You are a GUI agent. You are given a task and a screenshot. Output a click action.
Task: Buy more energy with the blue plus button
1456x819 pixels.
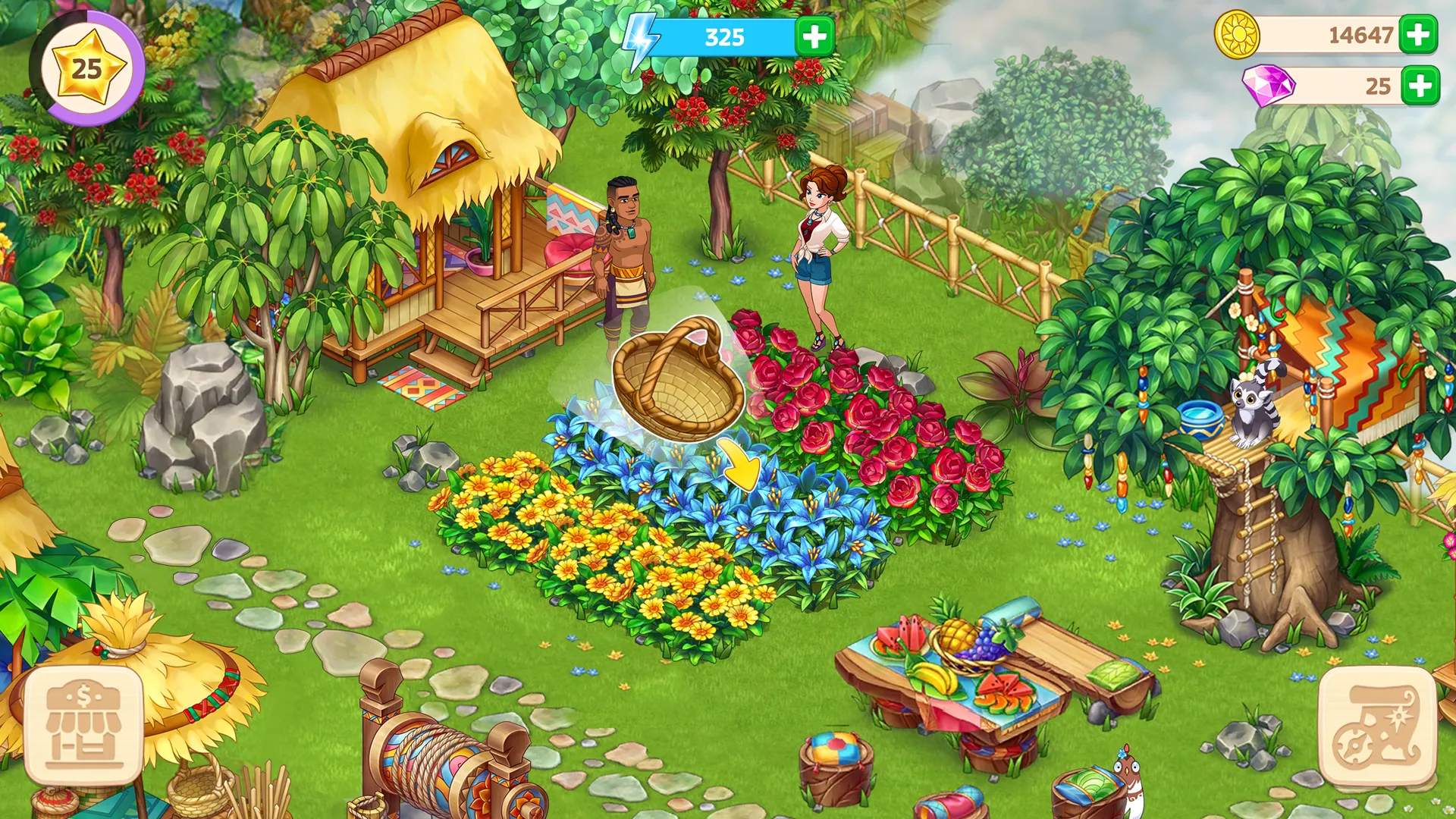pos(813,34)
